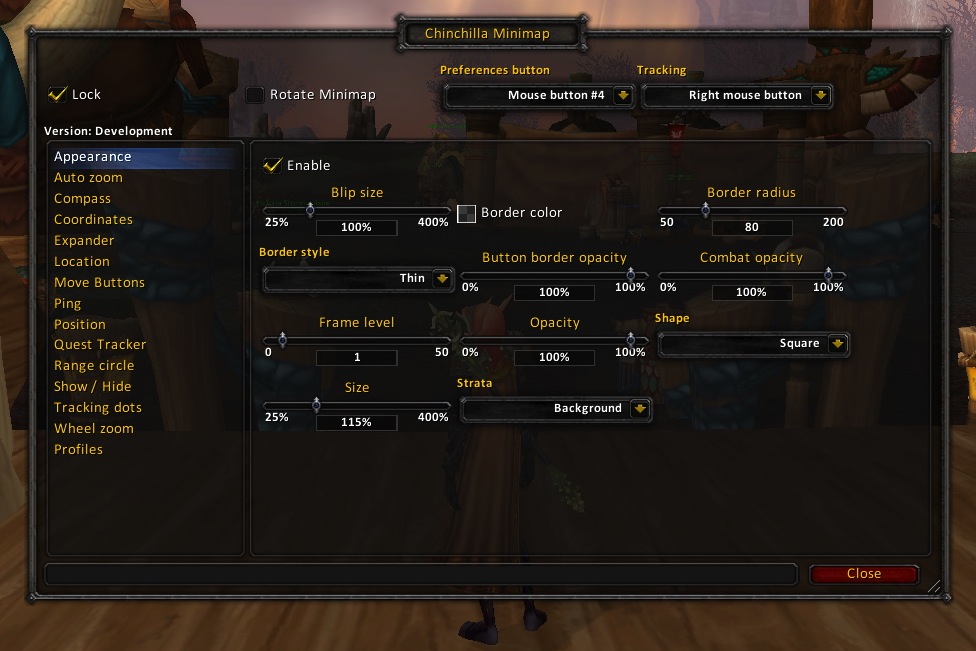Viewport: 976px width, 651px height.
Task: Open the Border style dropdown
Action: tap(358, 279)
